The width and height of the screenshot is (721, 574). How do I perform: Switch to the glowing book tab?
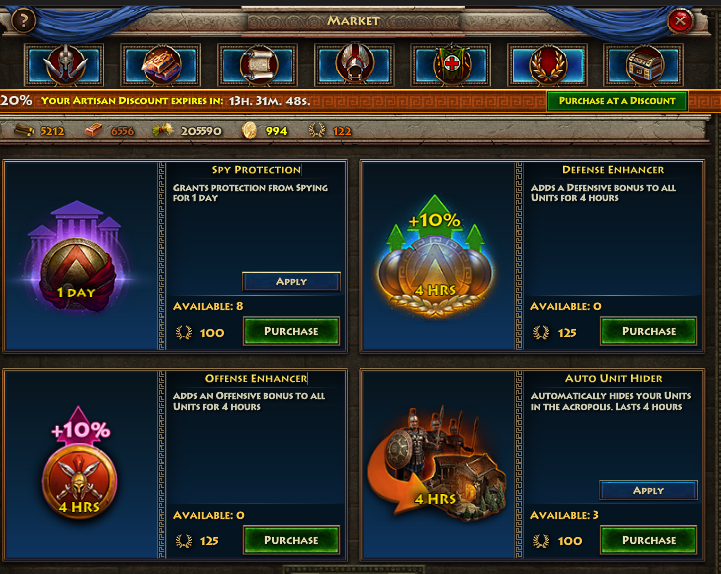pos(162,65)
